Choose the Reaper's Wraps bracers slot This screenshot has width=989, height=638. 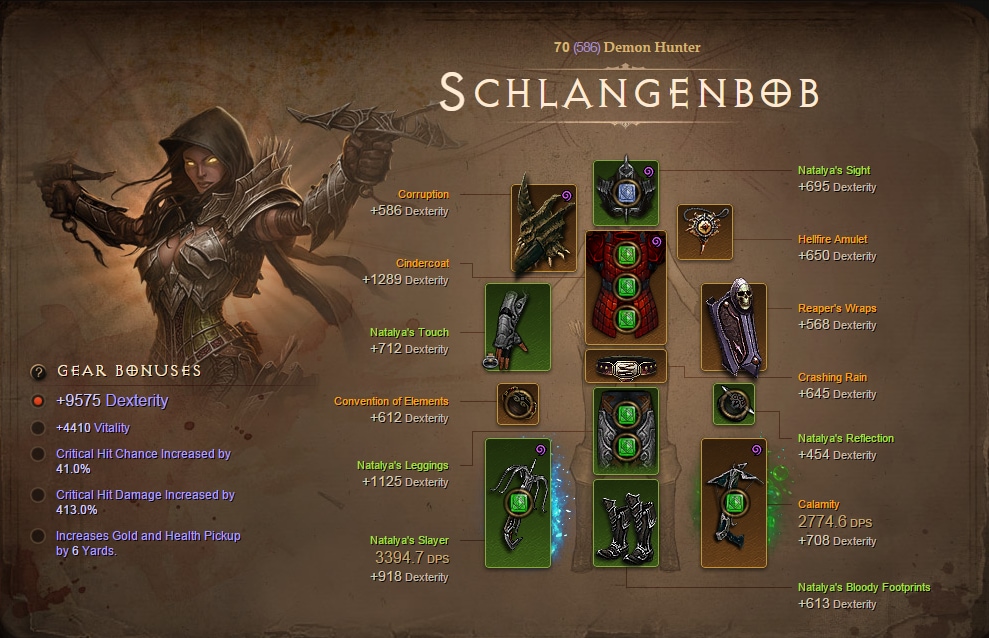[733, 327]
